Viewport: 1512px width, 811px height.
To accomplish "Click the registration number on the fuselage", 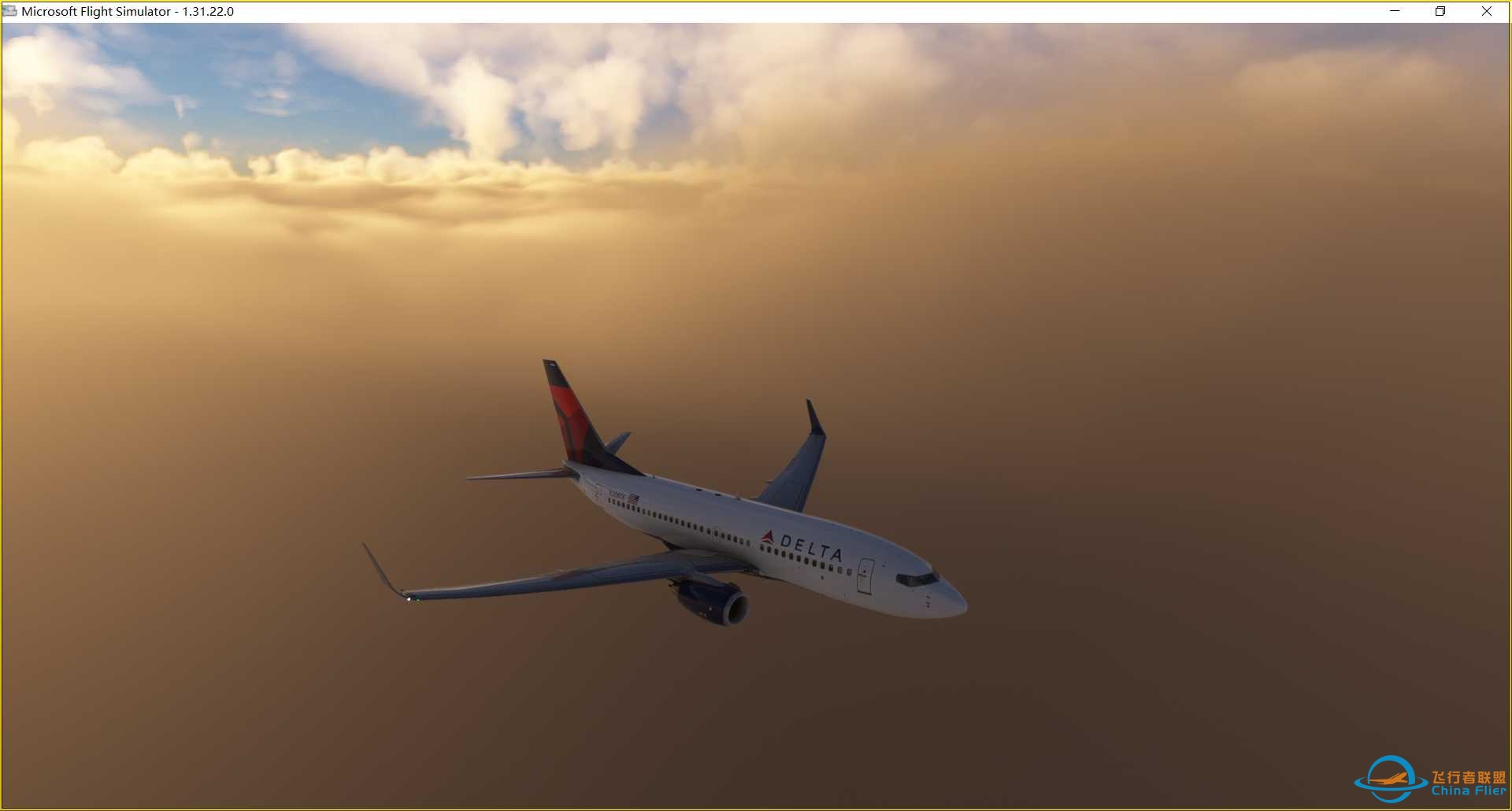I will pyautogui.click(x=617, y=494).
